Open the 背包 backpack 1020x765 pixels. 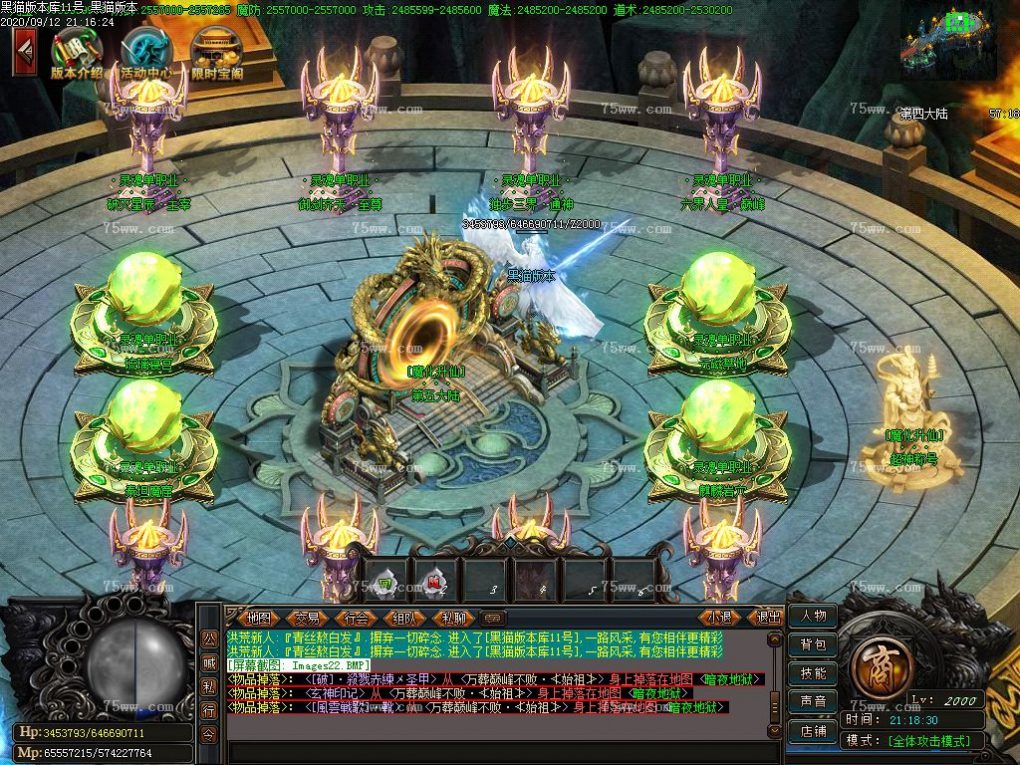click(813, 645)
